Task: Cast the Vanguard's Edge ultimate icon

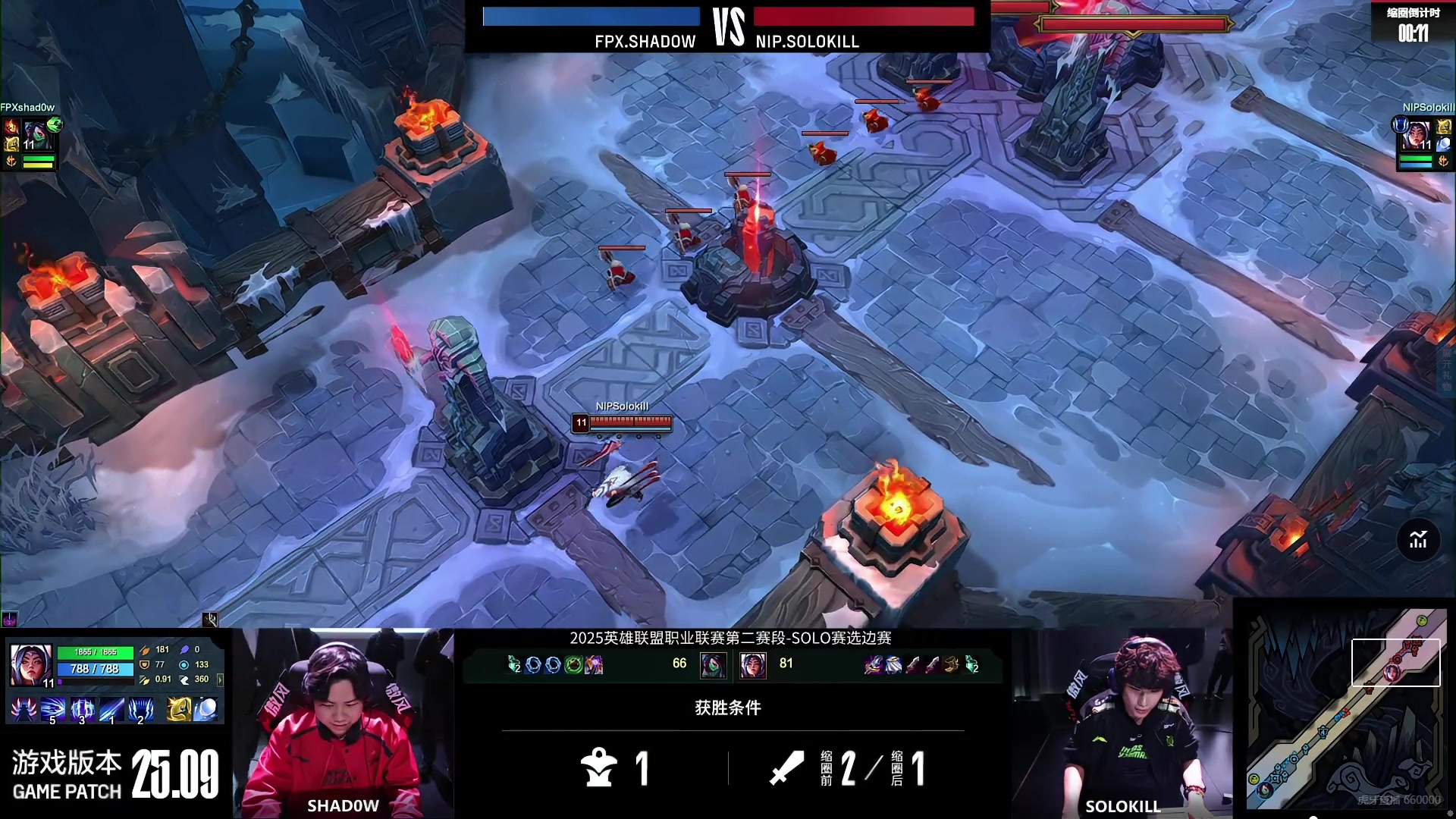Action: (141, 710)
